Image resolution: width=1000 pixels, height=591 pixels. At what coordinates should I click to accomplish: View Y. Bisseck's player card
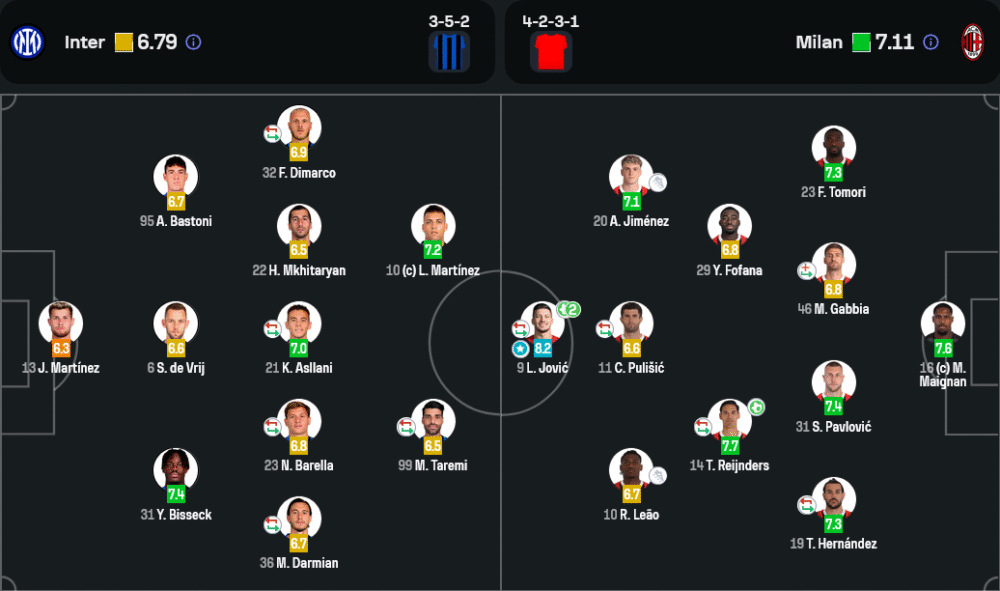175,470
